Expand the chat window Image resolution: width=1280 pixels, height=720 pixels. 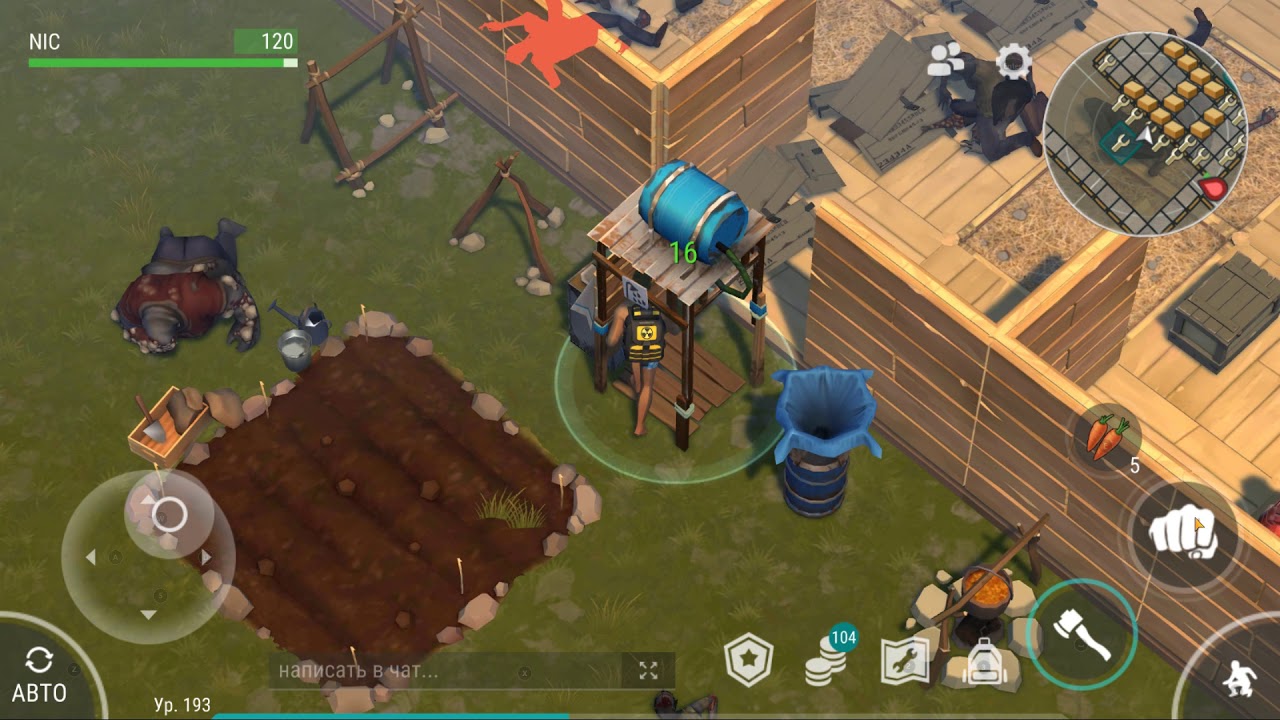pos(648,671)
